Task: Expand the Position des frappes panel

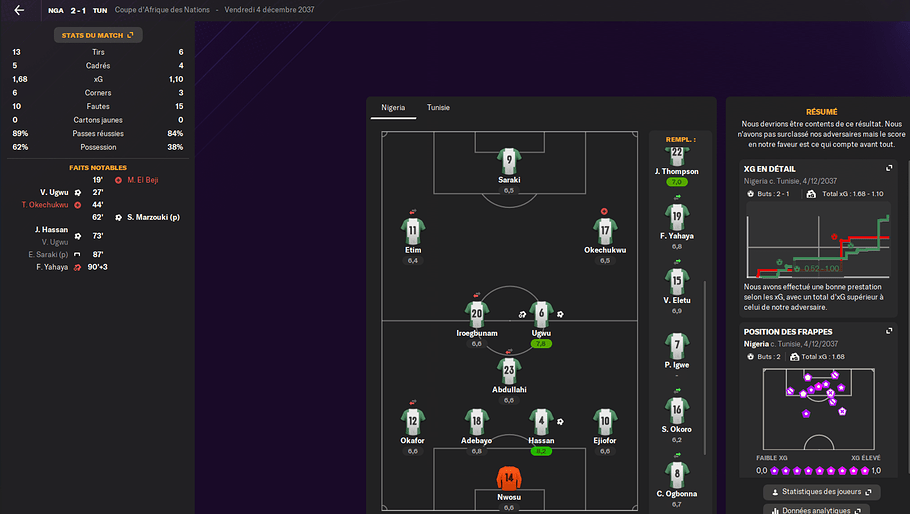Action: coord(888,331)
